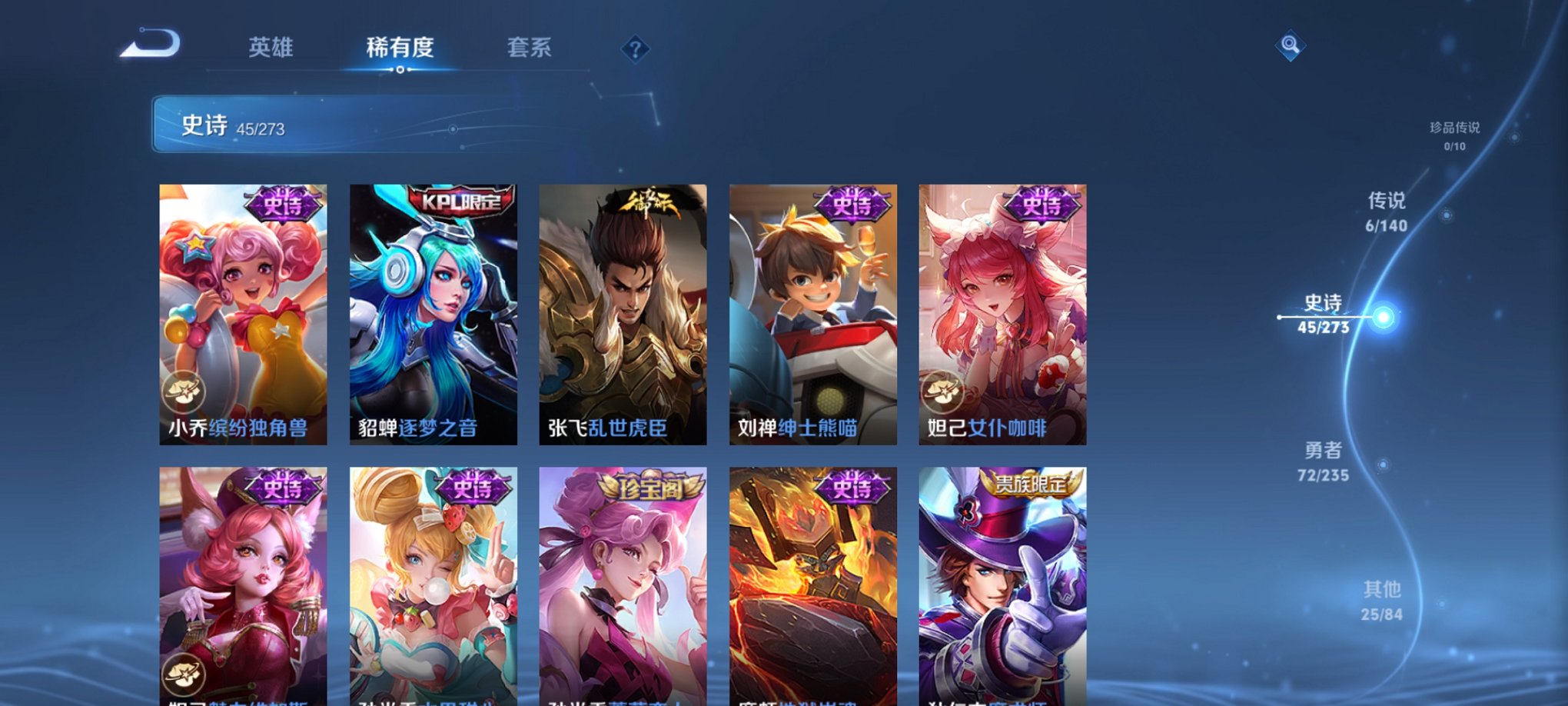Click the help question mark icon
The height and width of the screenshot is (706, 1568).
pyautogui.click(x=635, y=49)
